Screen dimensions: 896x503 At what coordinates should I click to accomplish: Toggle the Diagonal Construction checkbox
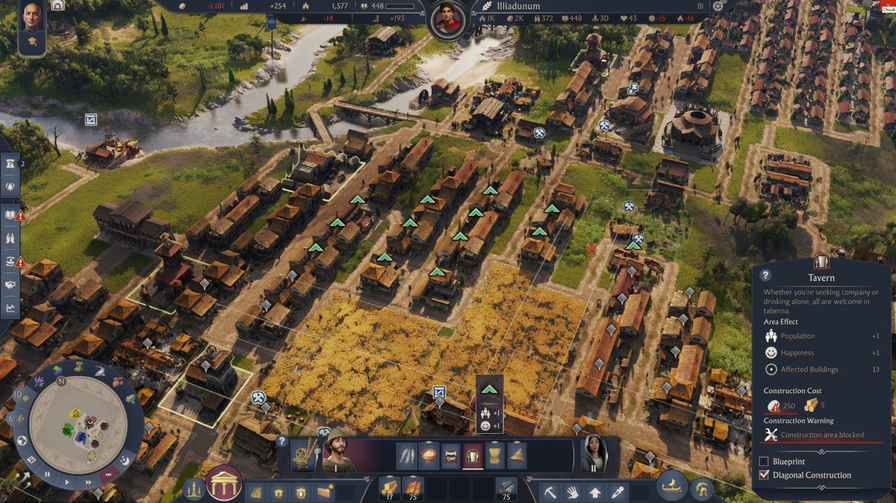click(765, 475)
